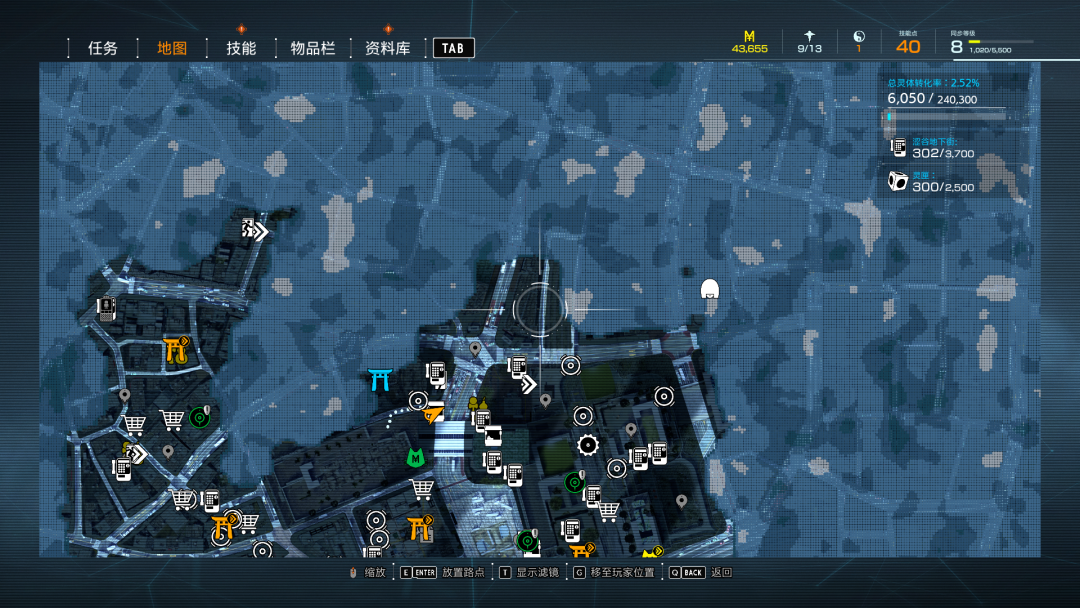
Task: Switch to the 技能 (Skills) tab
Action: click(x=241, y=48)
